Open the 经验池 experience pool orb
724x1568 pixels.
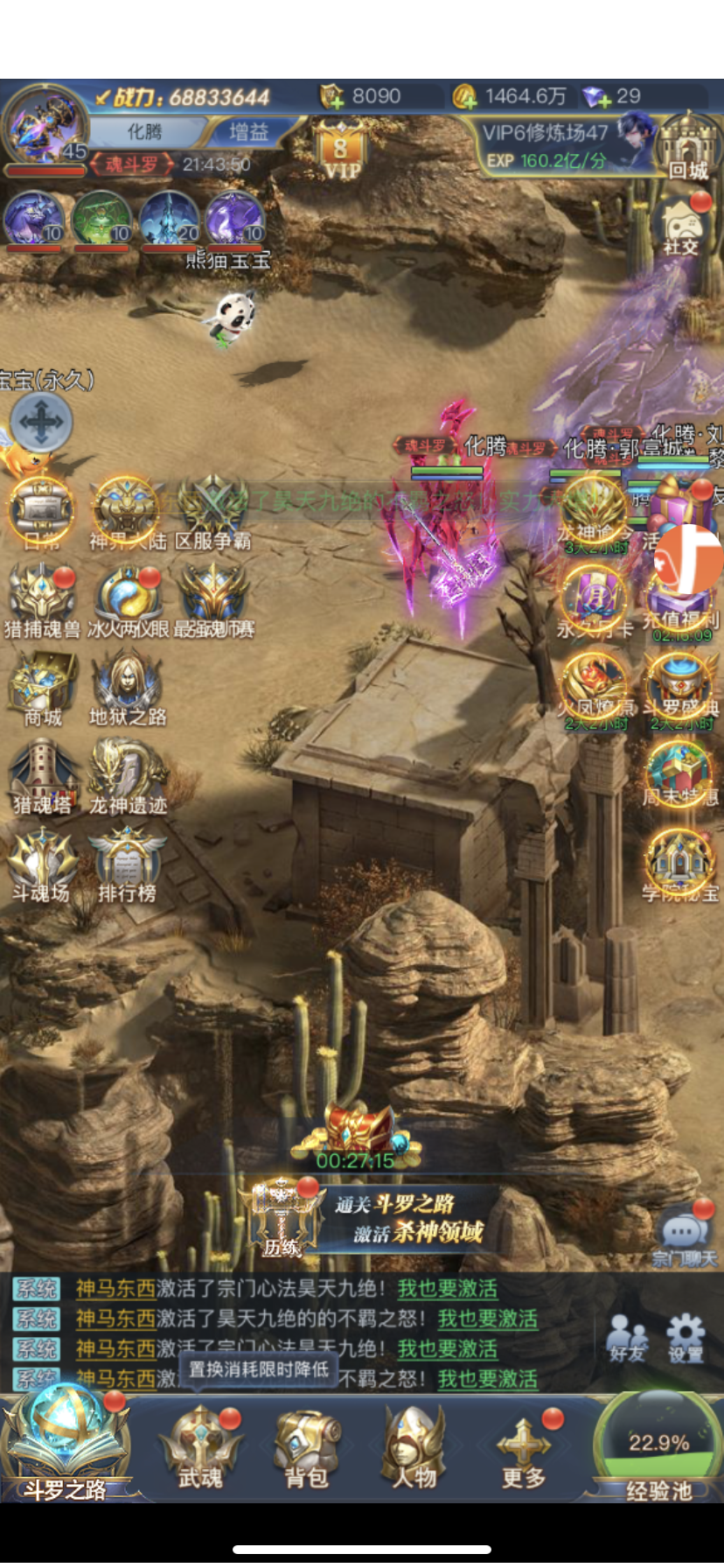659,1445
